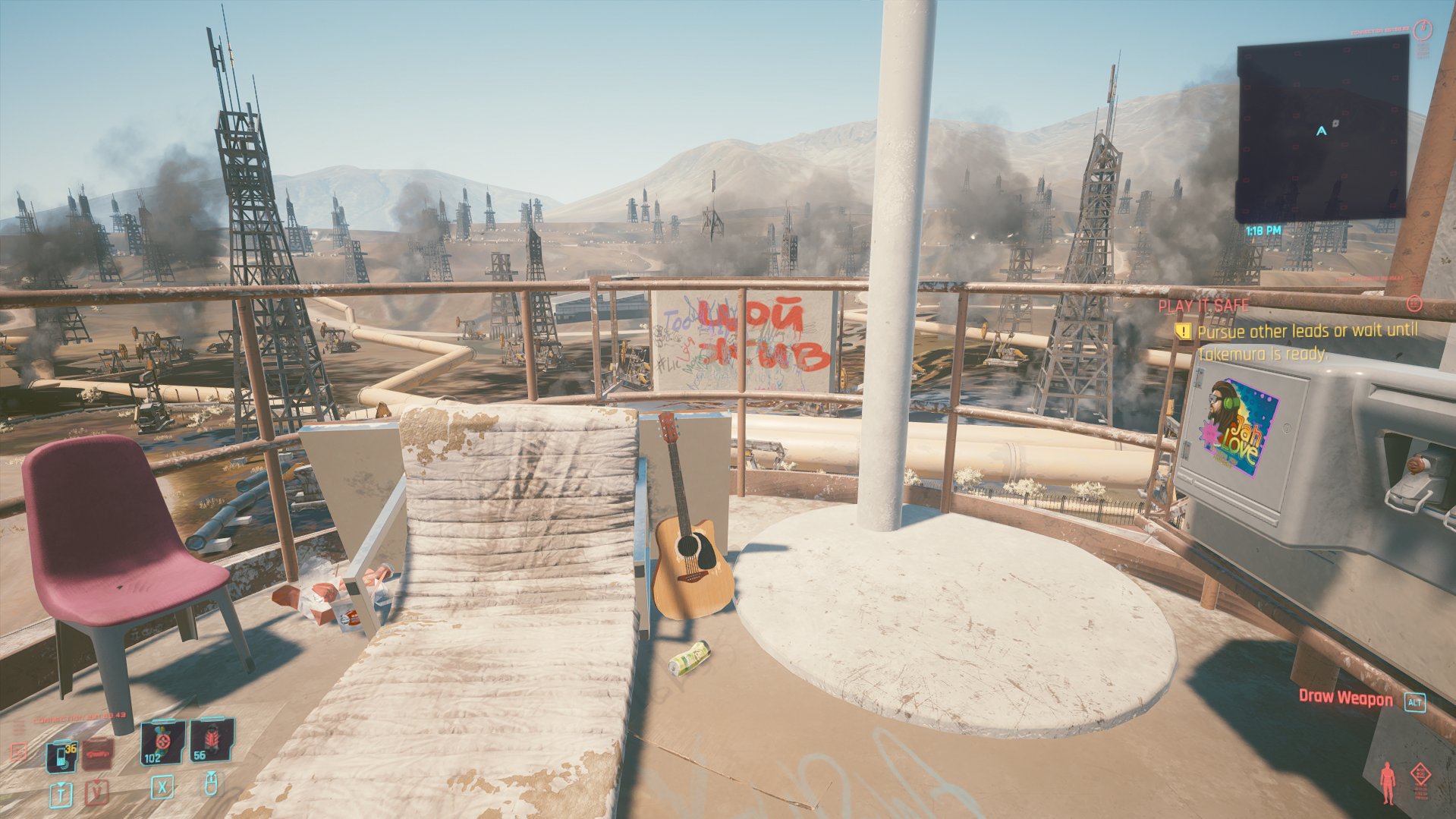This screenshot has width=1456, height=819.
Task: Open the Play It Safe quest tracker
Action: [x=1203, y=306]
